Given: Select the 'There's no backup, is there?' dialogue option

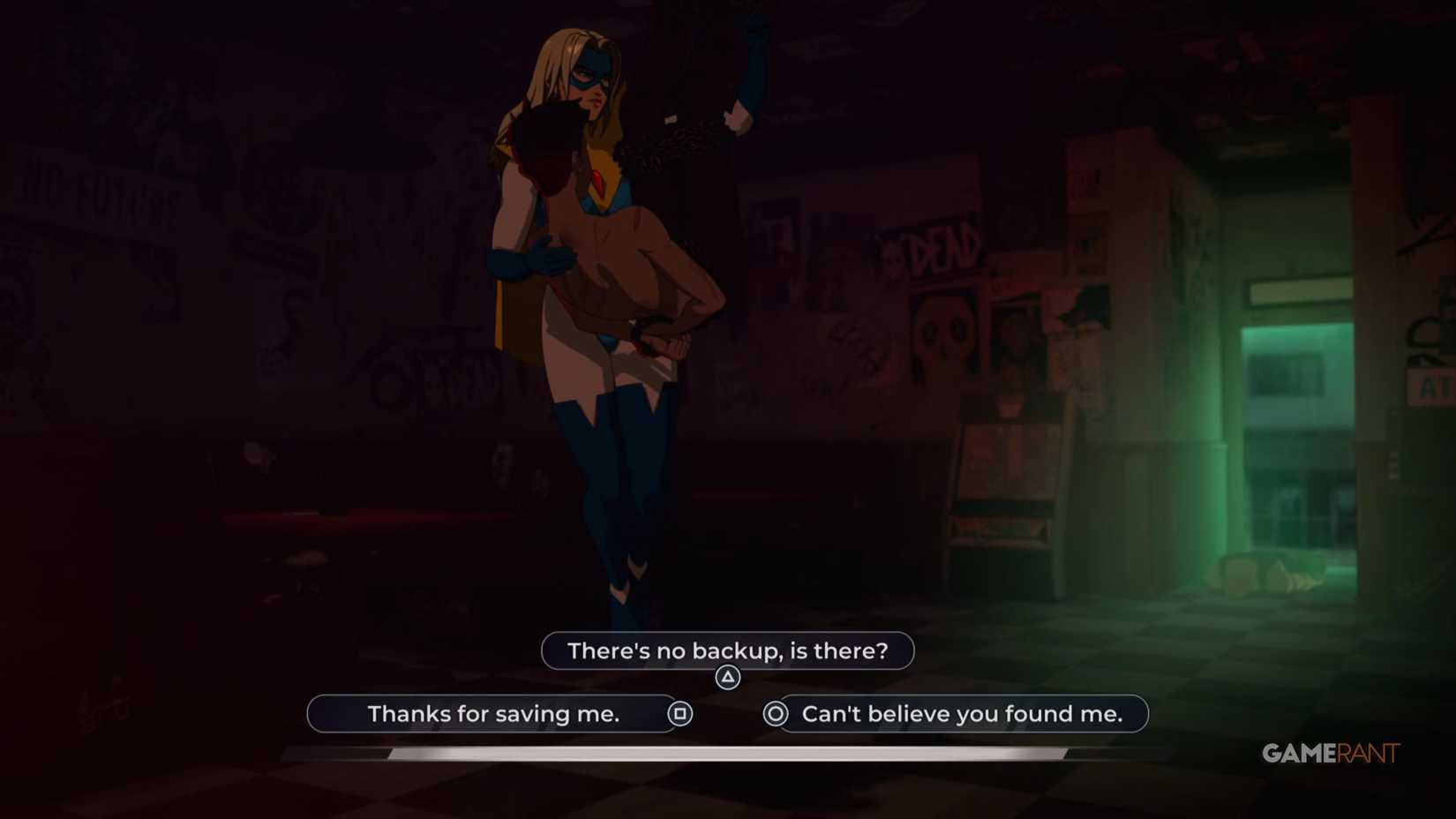Looking at the screenshot, I should tap(726, 650).
